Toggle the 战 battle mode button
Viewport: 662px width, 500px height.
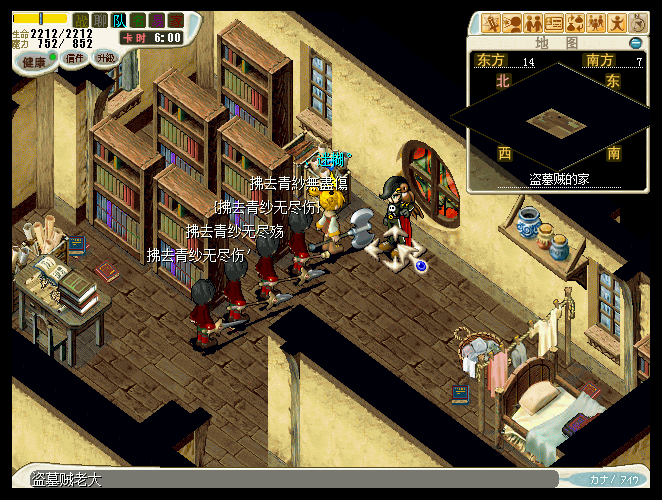coord(81,20)
